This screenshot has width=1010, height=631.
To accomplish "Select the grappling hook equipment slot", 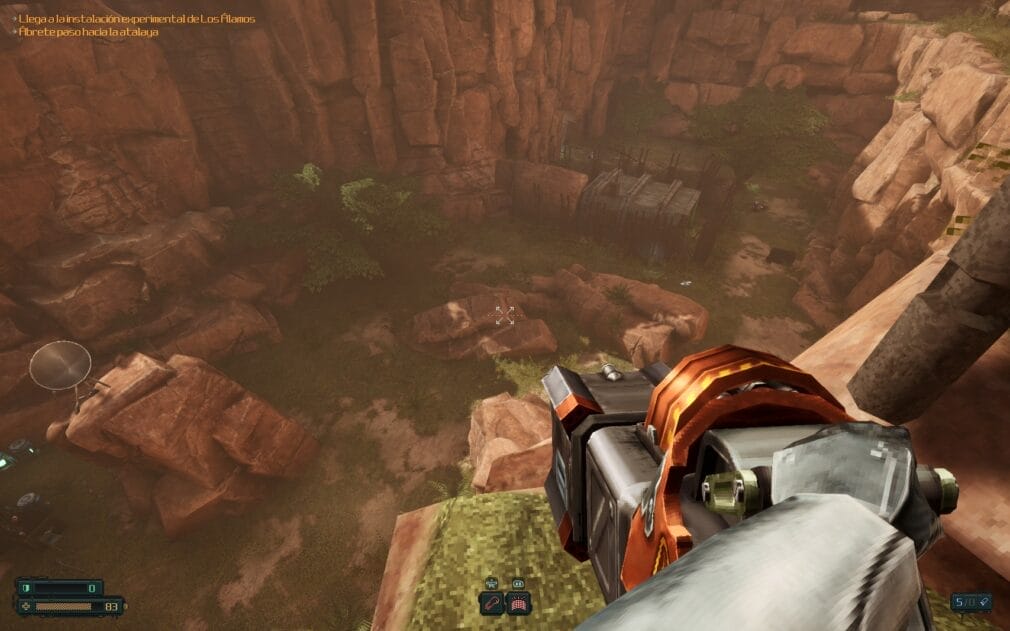I will point(492,602).
